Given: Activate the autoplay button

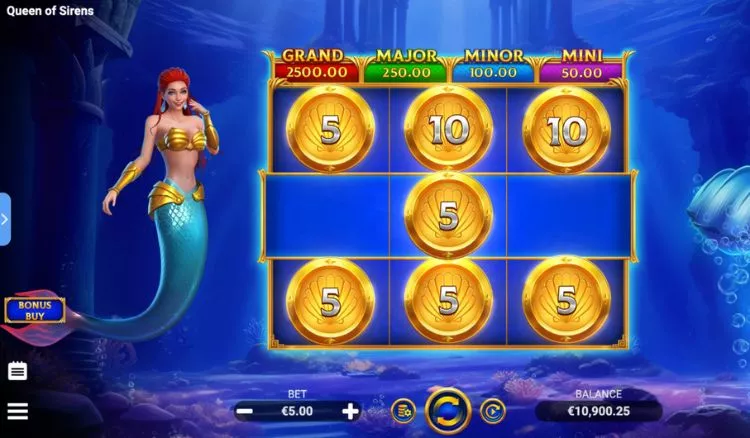Looking at the screenshot, I should point(492,410).
